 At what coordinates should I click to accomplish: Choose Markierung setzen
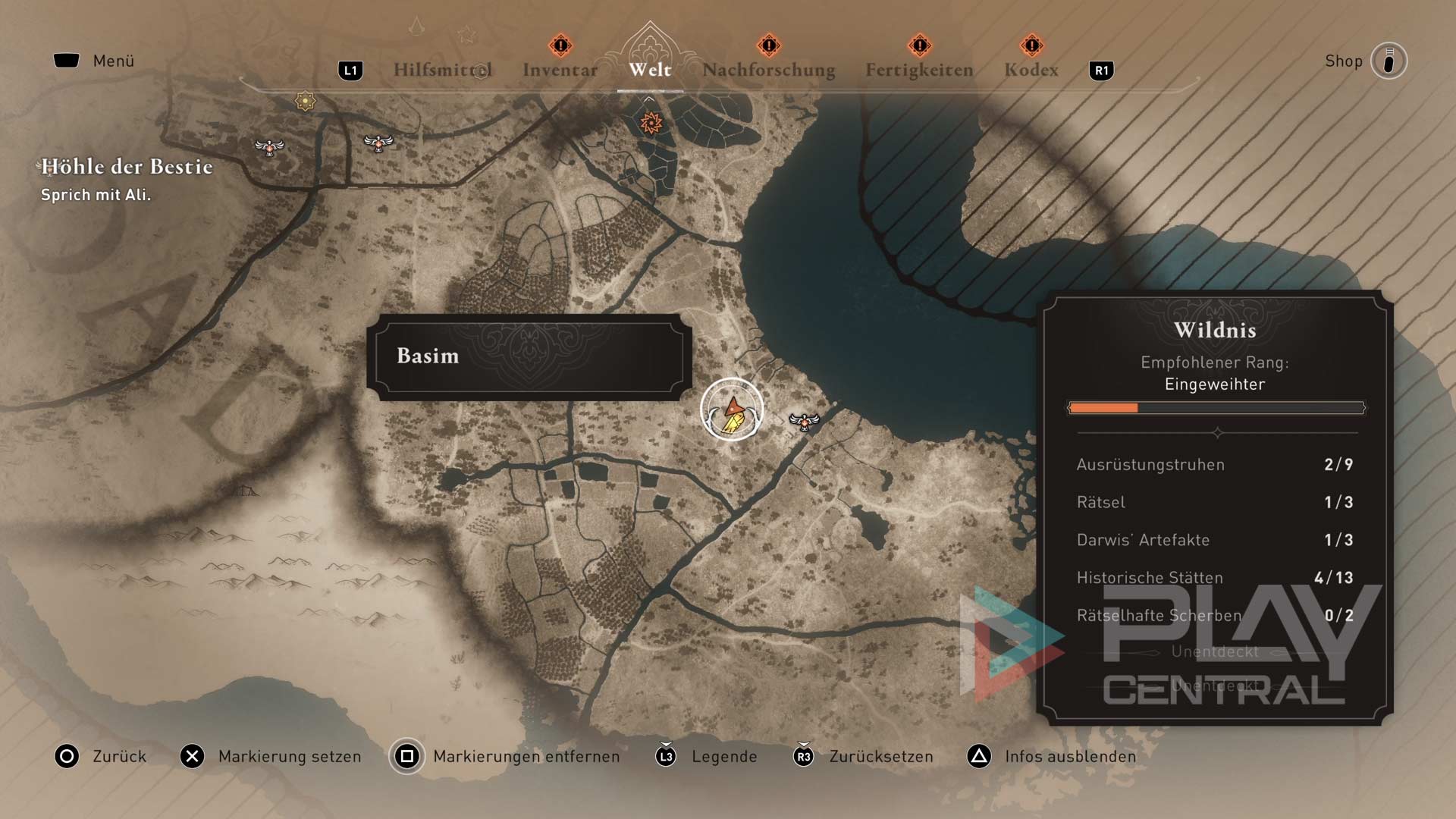click(x=271, y=756)
